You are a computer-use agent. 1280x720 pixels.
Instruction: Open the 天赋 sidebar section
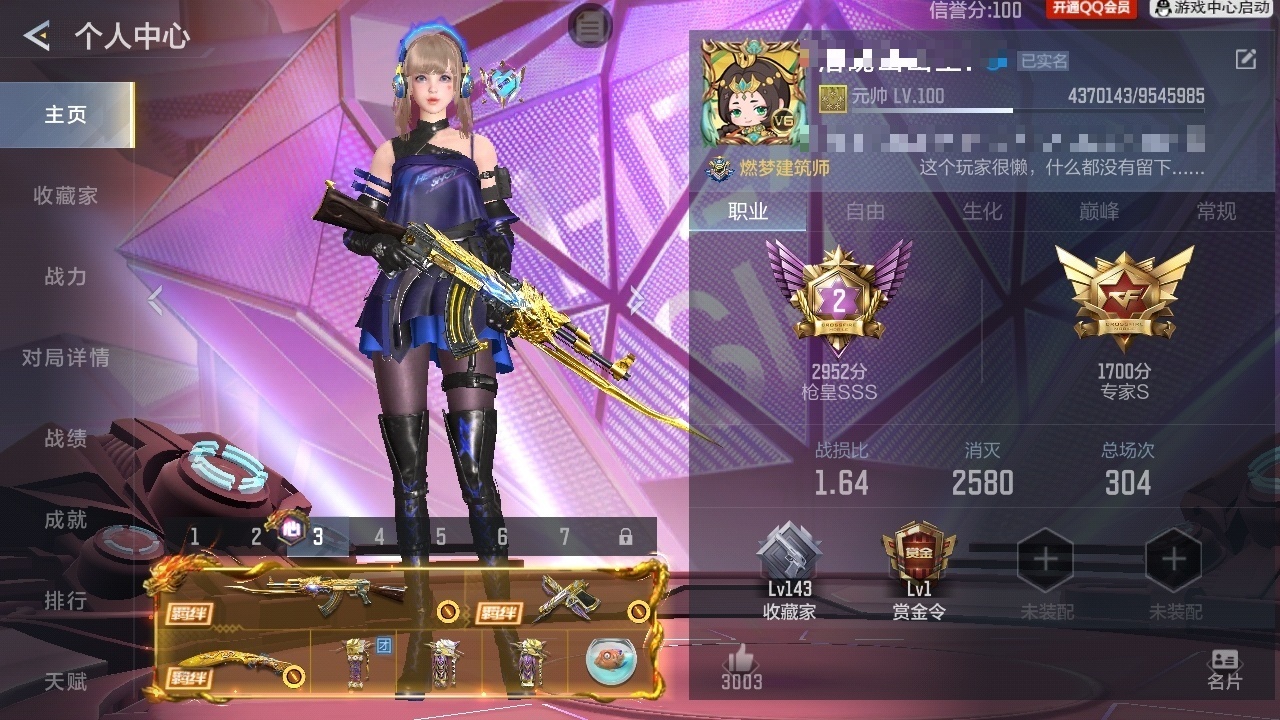pyautogui.click(x=66, y=682)
